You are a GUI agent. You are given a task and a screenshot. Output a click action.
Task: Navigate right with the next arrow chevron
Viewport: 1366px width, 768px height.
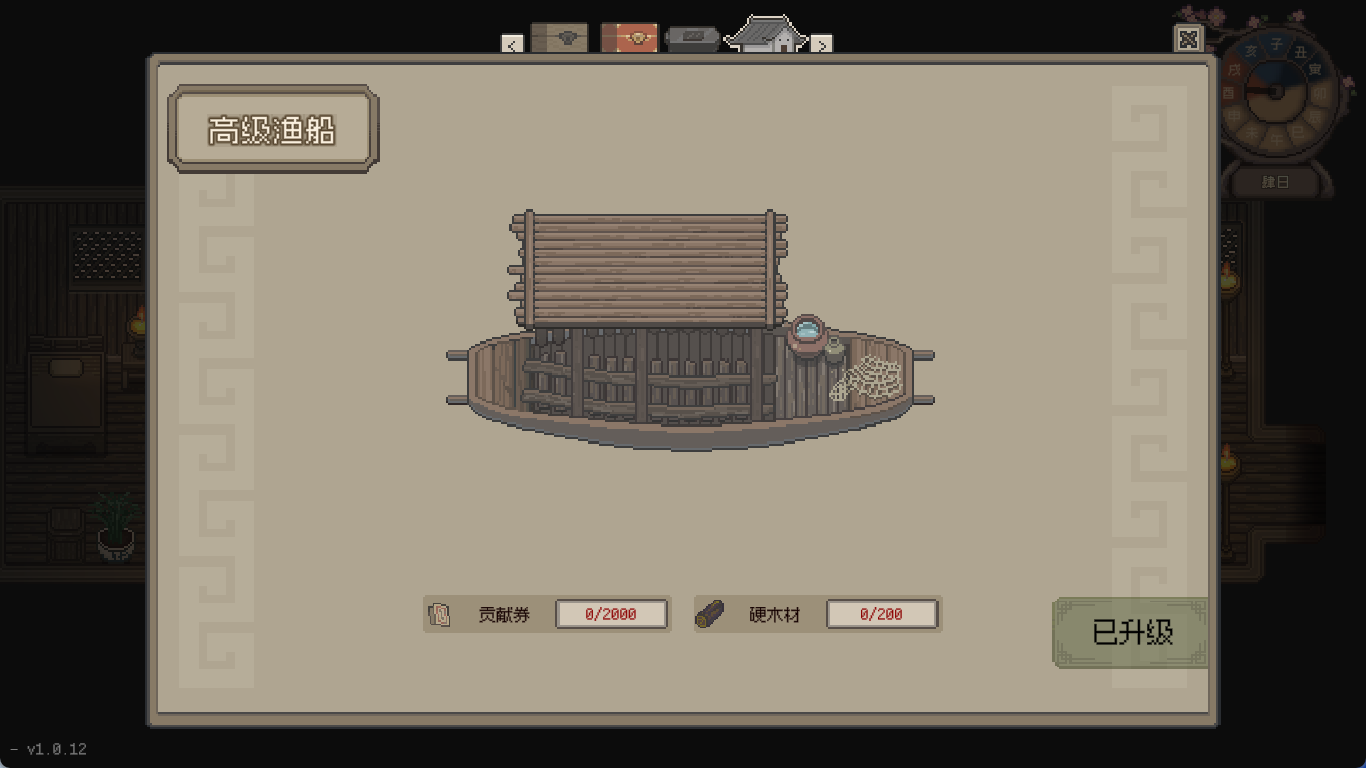tap(820, 45)
